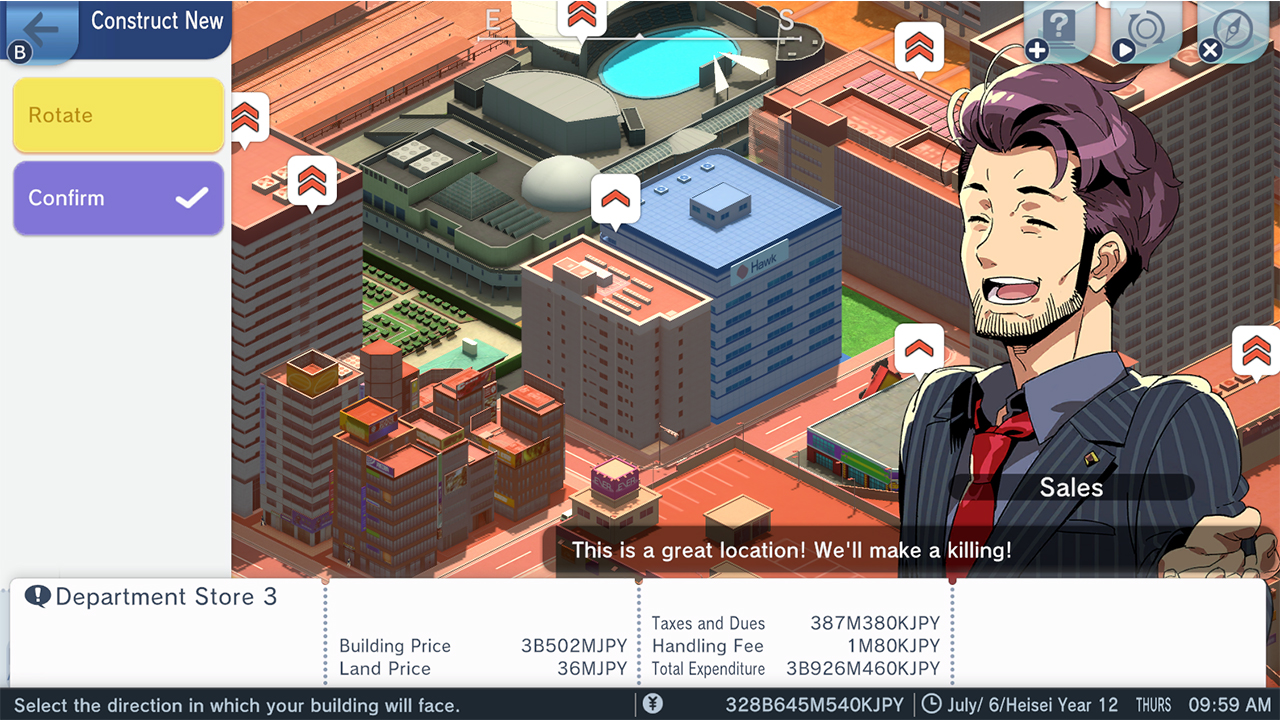The height and width of the screenshot is (720, 1280).
Task: Click the Construct New header tab
Action: click(157, 21)
